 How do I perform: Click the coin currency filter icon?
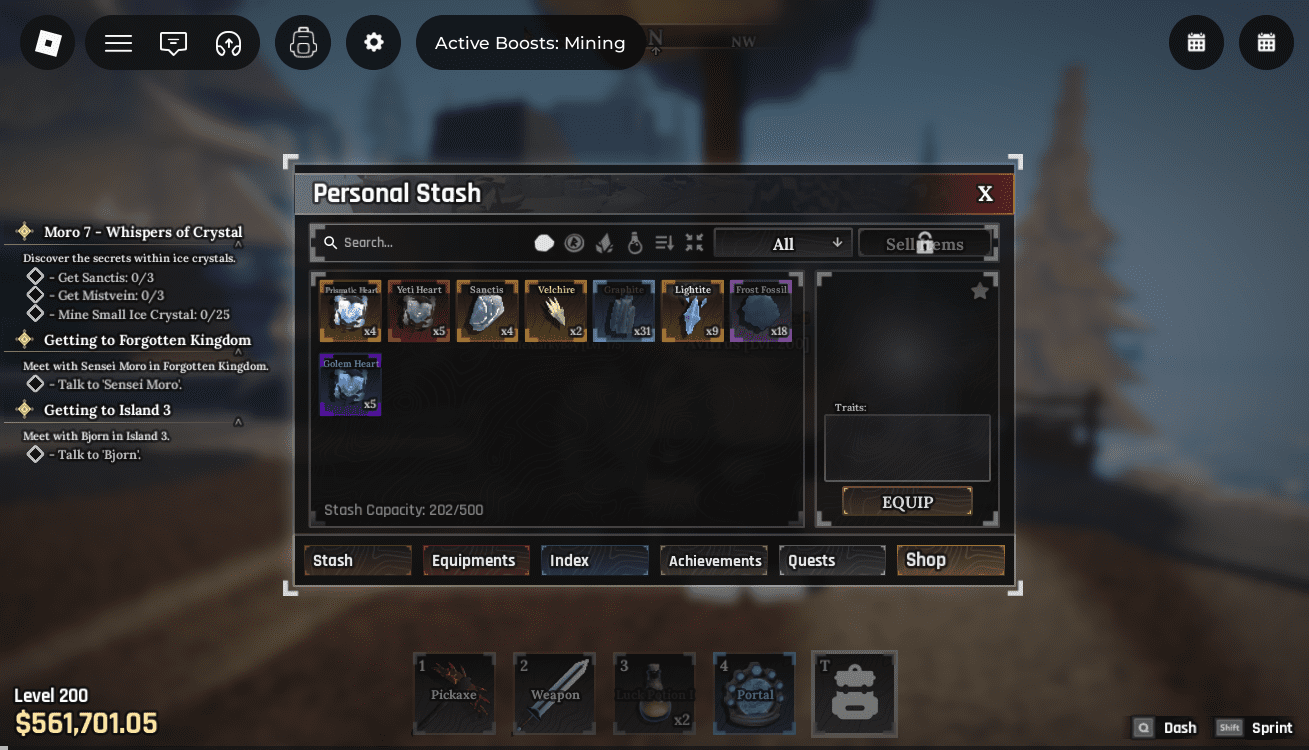click(x=573, y=242)
